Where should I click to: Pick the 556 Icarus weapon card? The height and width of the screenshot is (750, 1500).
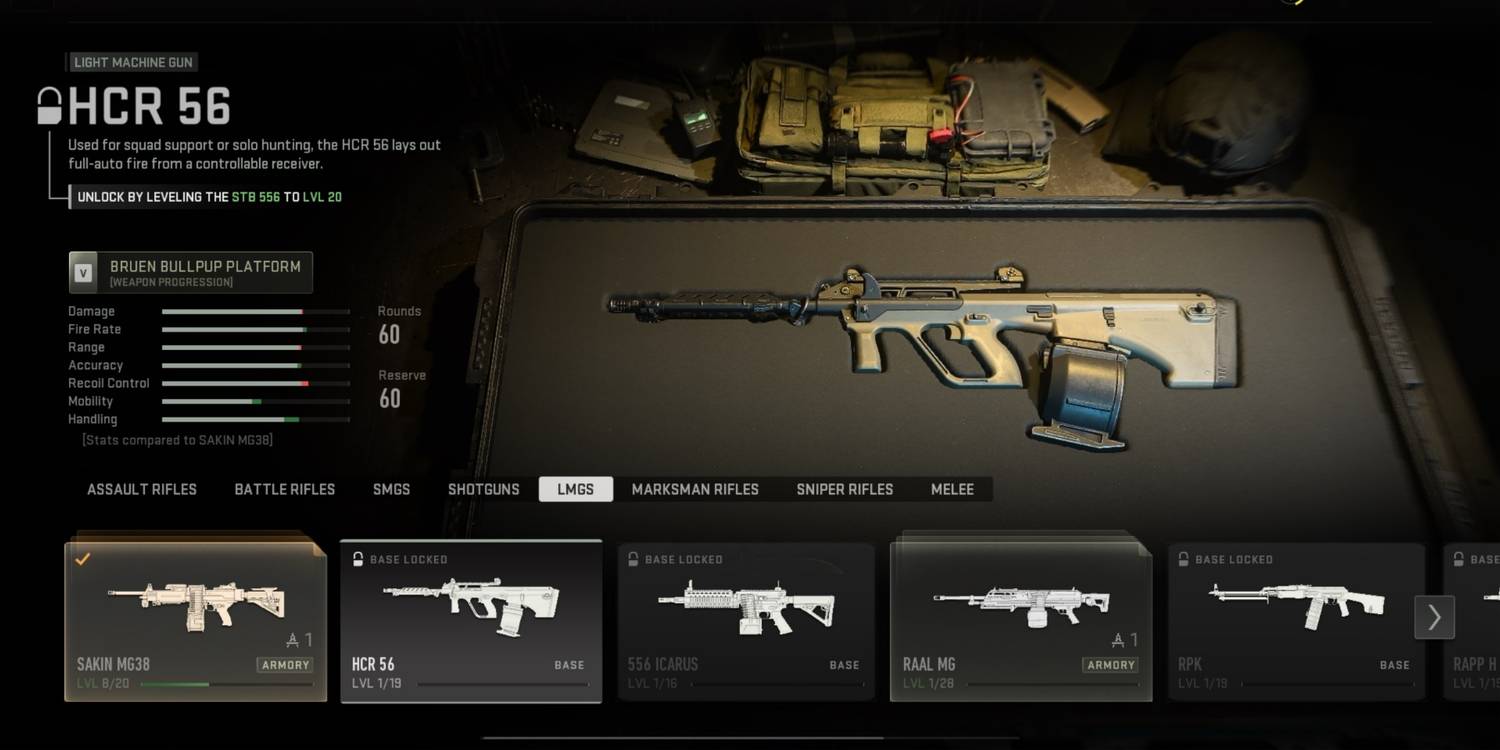click(746, 621)
